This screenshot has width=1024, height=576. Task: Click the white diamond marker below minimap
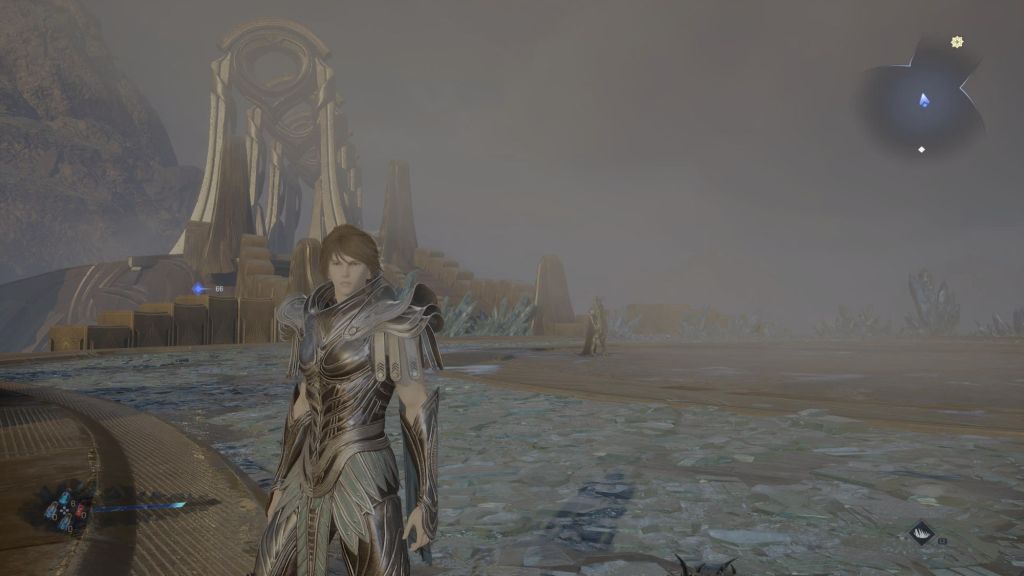pos(922,150)
